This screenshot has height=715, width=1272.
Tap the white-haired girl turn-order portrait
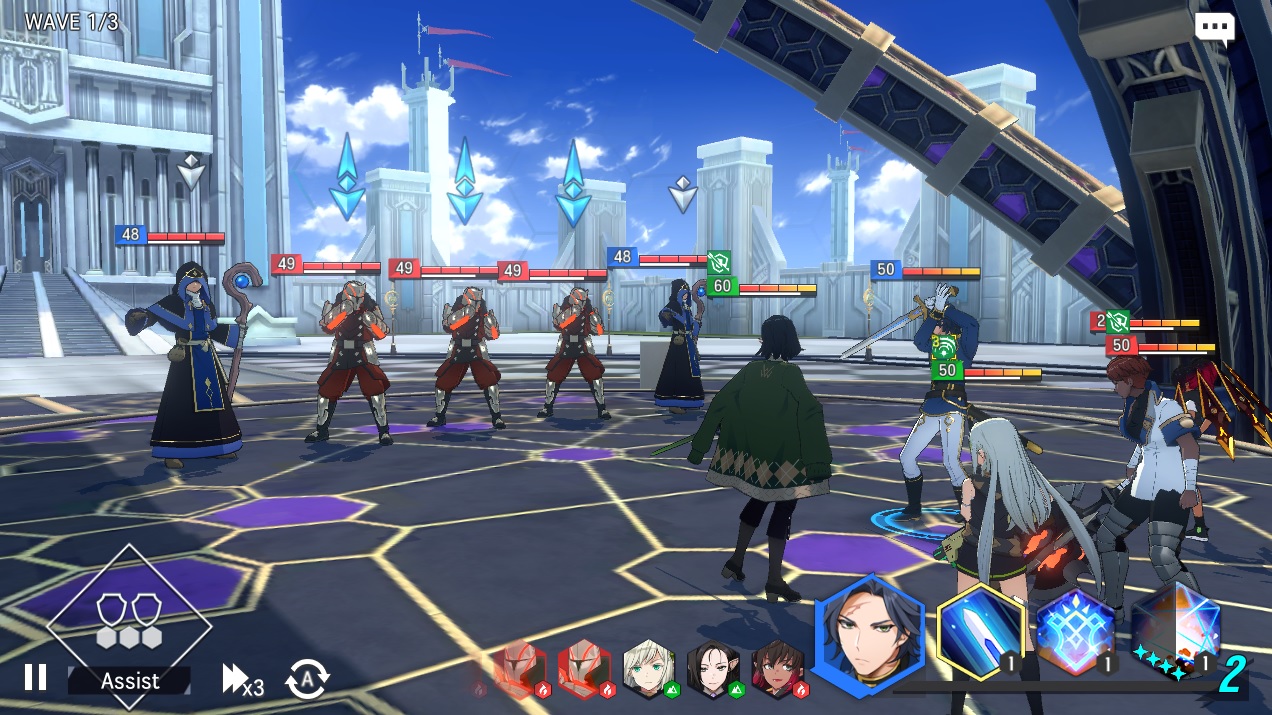coord(648,668)
